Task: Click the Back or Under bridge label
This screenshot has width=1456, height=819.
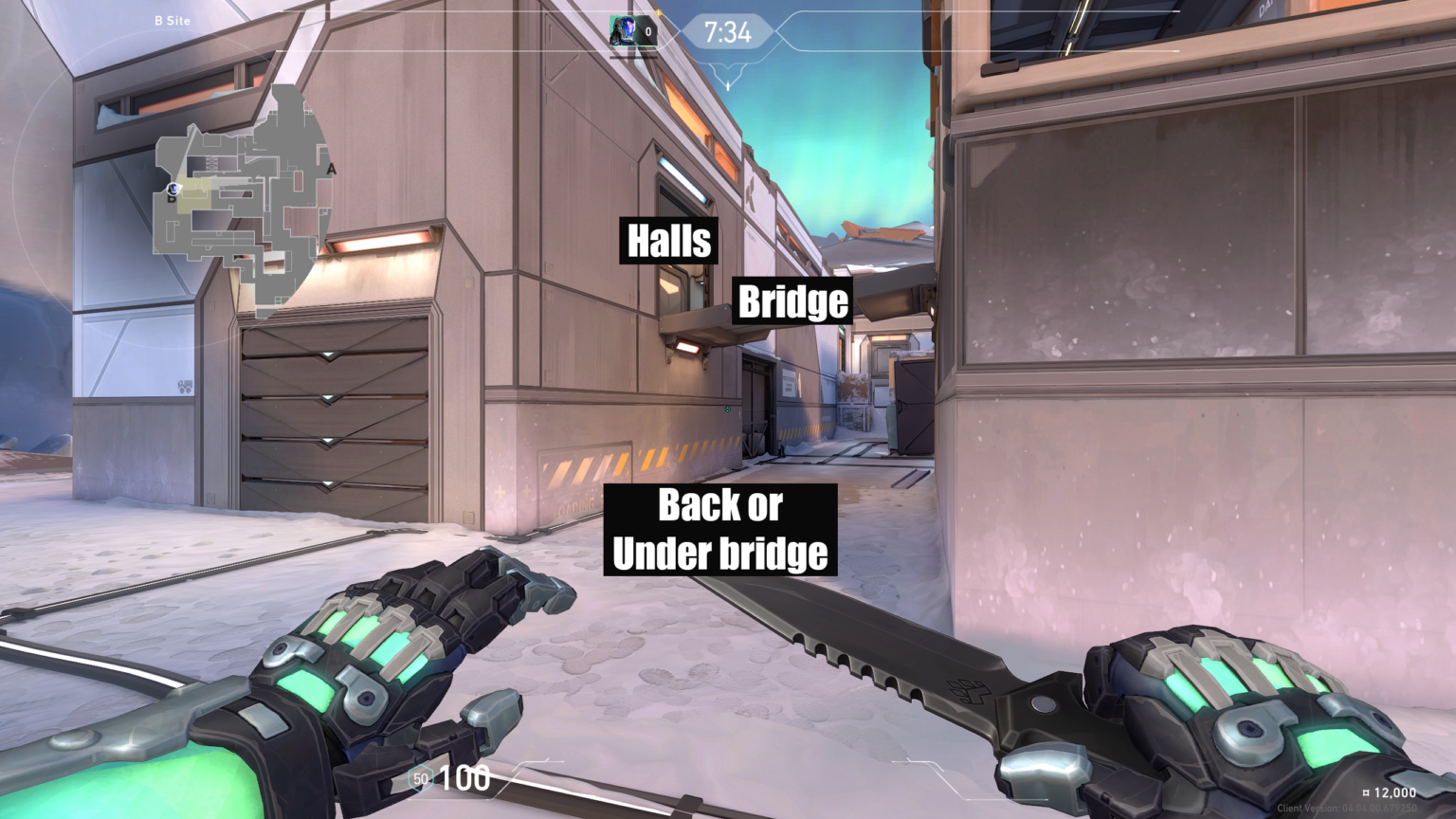Action: point(720,529)
